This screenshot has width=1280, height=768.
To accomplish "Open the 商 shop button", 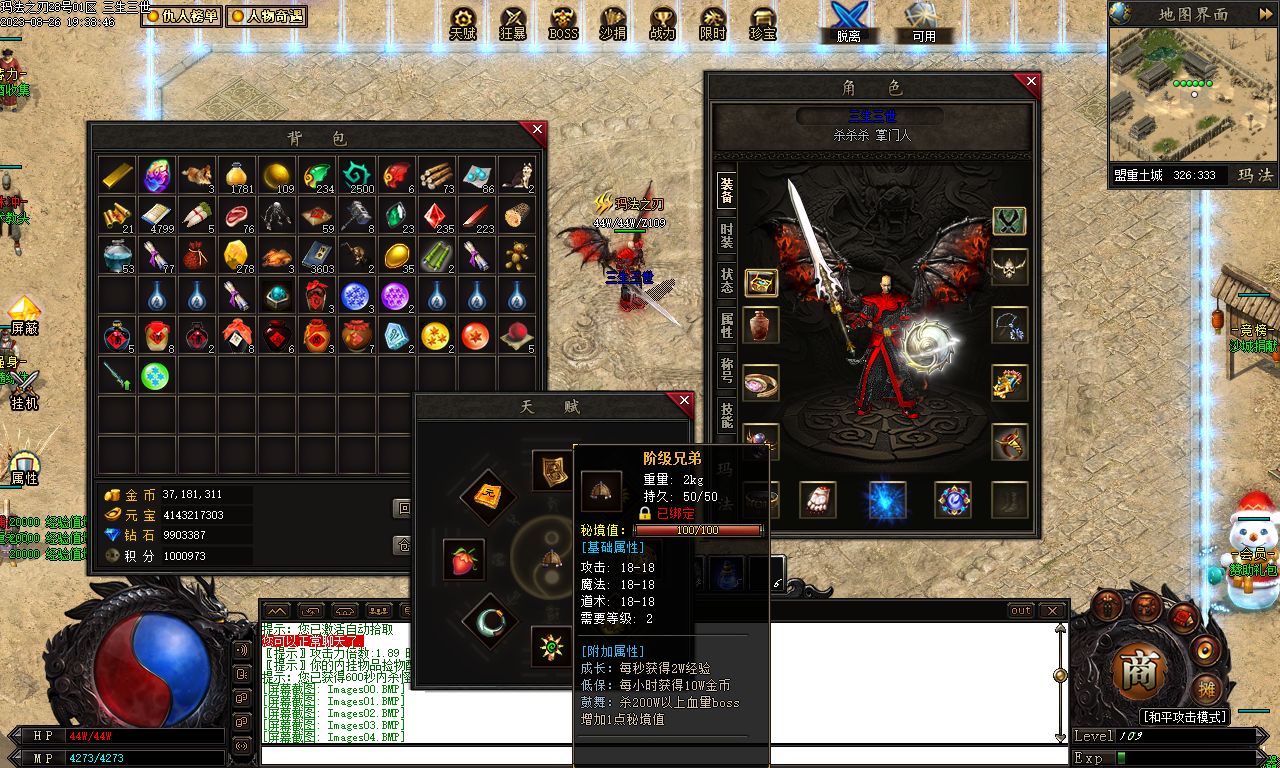I will click(x=1138, y=671).
